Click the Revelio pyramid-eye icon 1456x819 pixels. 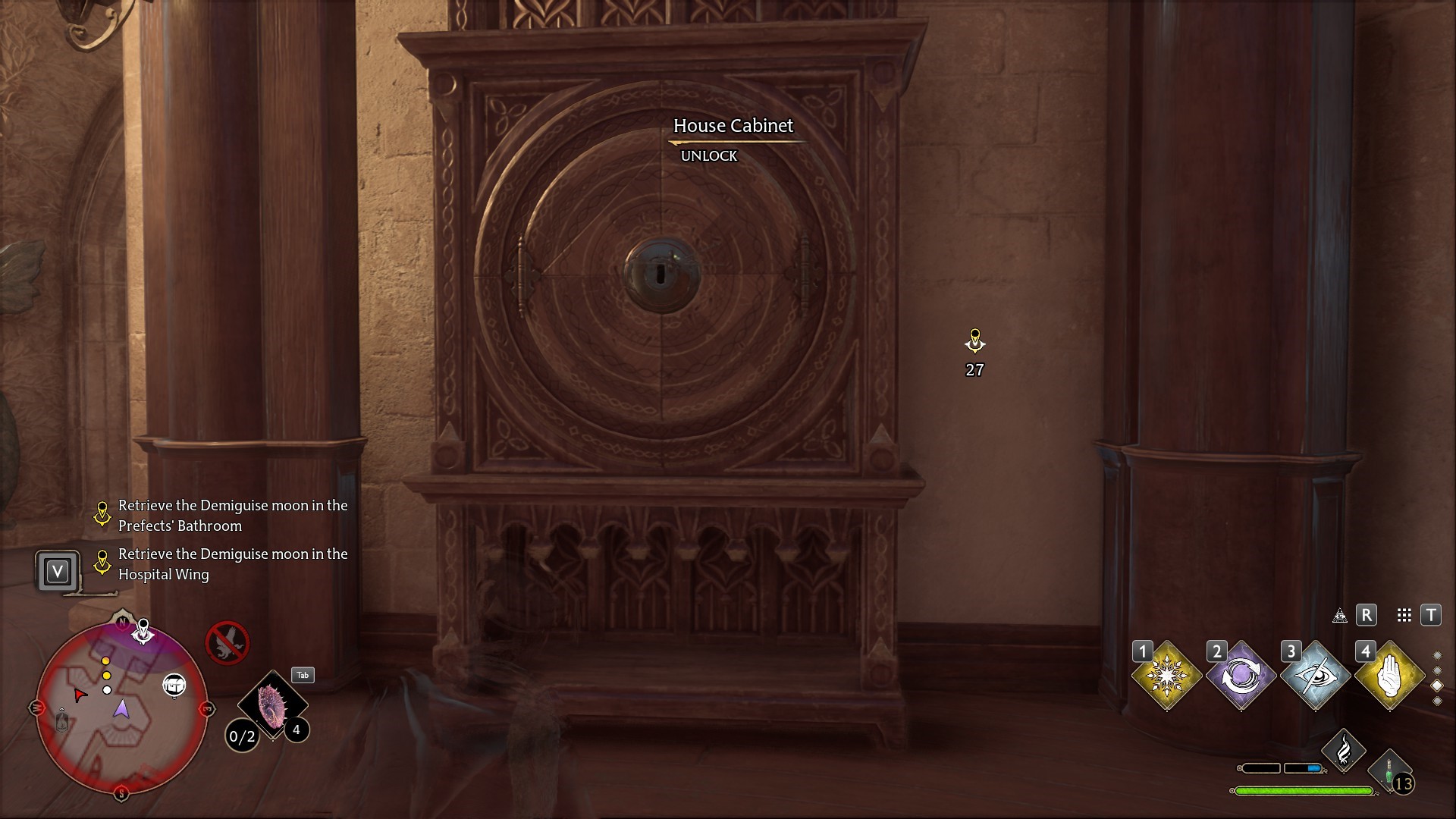tap(1340, 616)
